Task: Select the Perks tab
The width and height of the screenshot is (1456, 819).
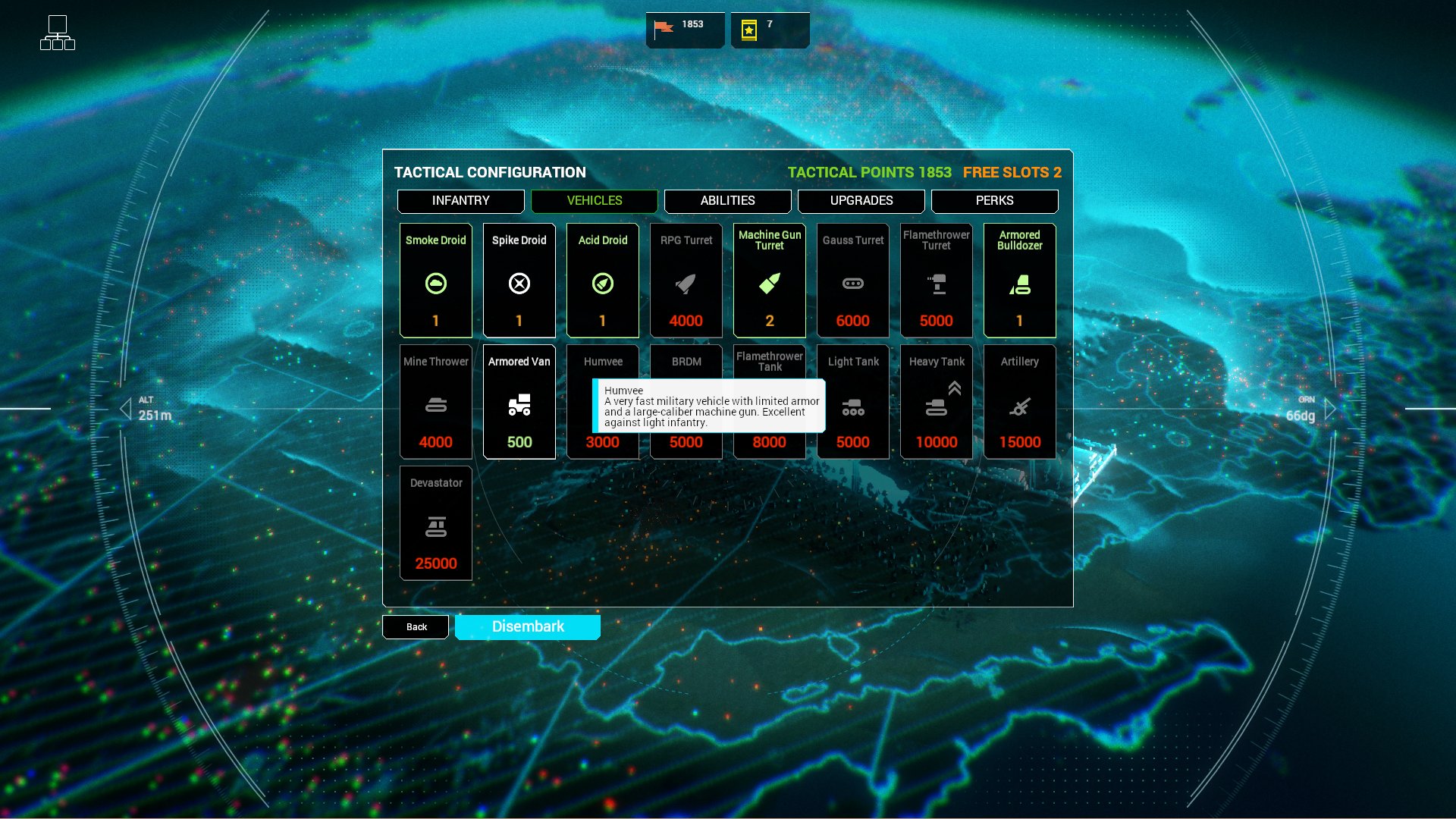Action: point(994,201)
